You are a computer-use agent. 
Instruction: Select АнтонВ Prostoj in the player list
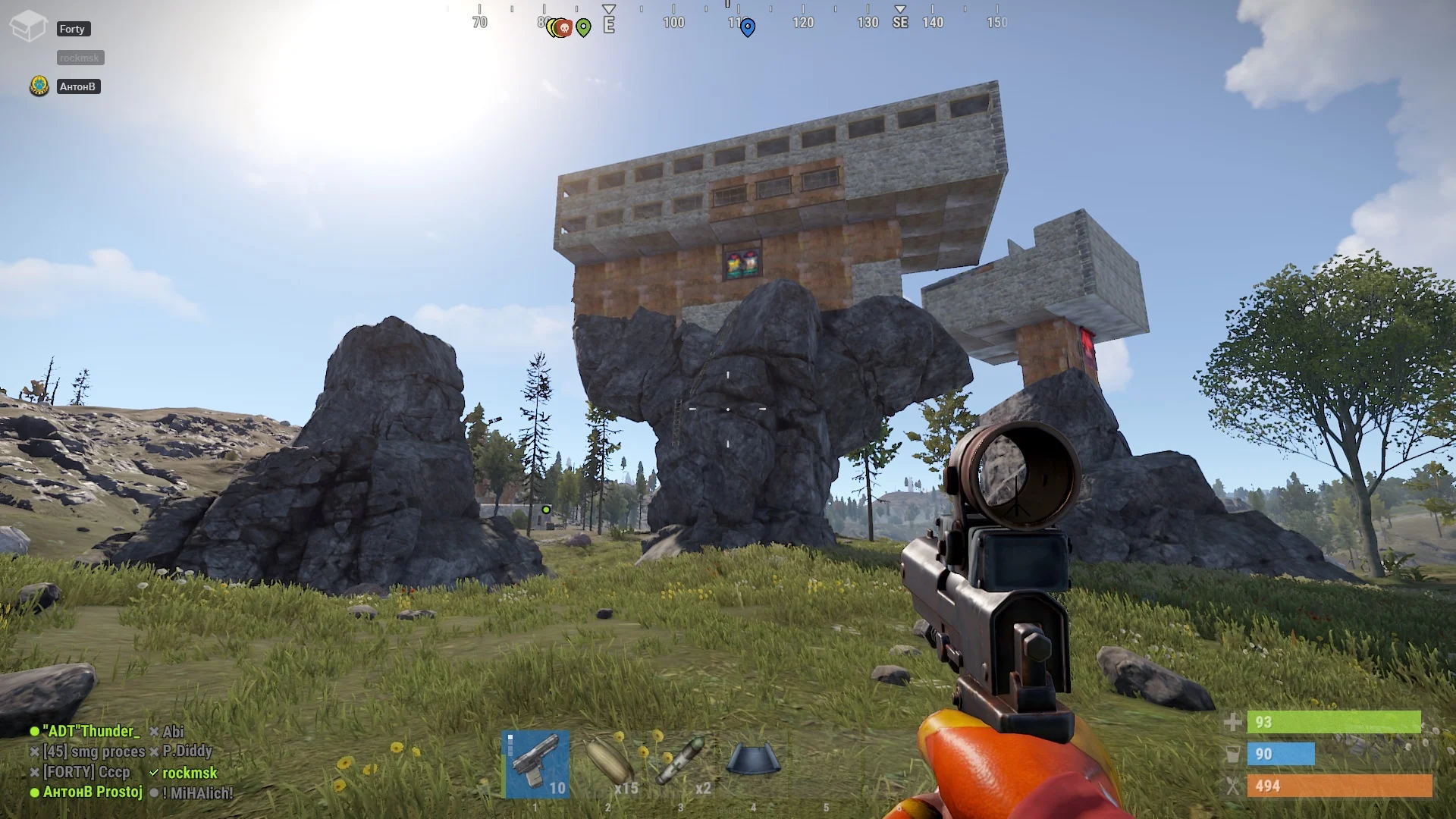pyautogui.click(x=93, y=792)
